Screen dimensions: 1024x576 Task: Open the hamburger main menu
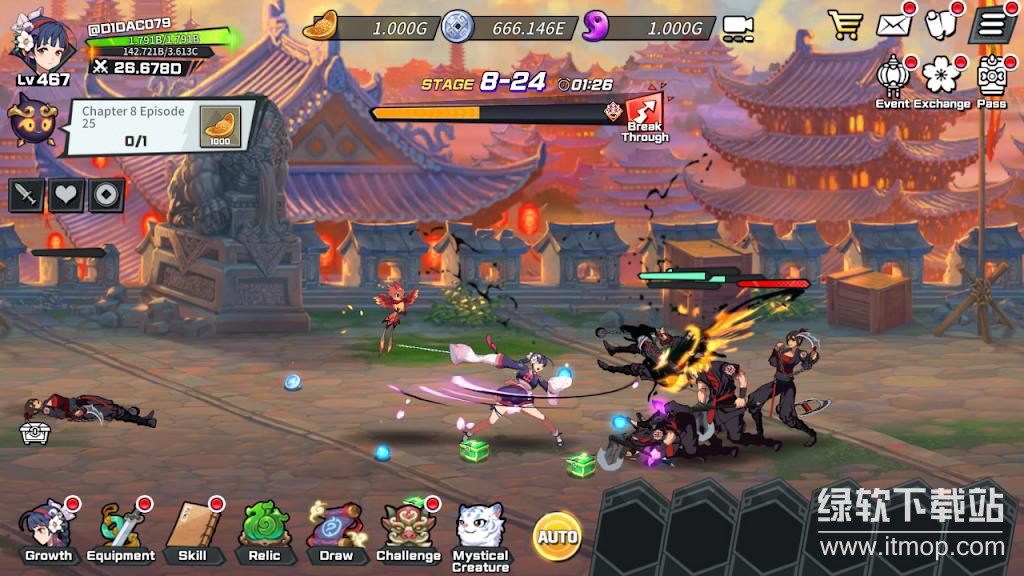991,24
